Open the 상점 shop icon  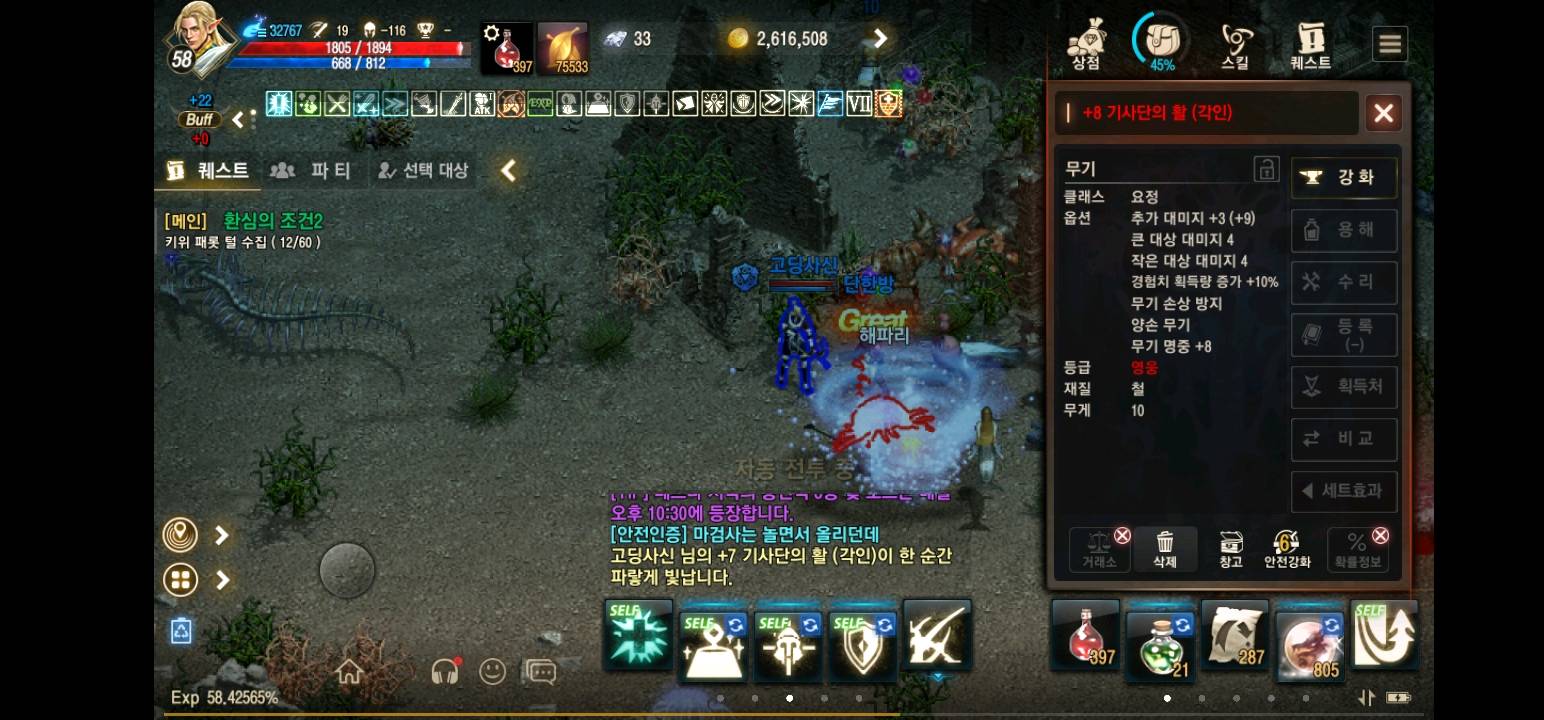1086,42
